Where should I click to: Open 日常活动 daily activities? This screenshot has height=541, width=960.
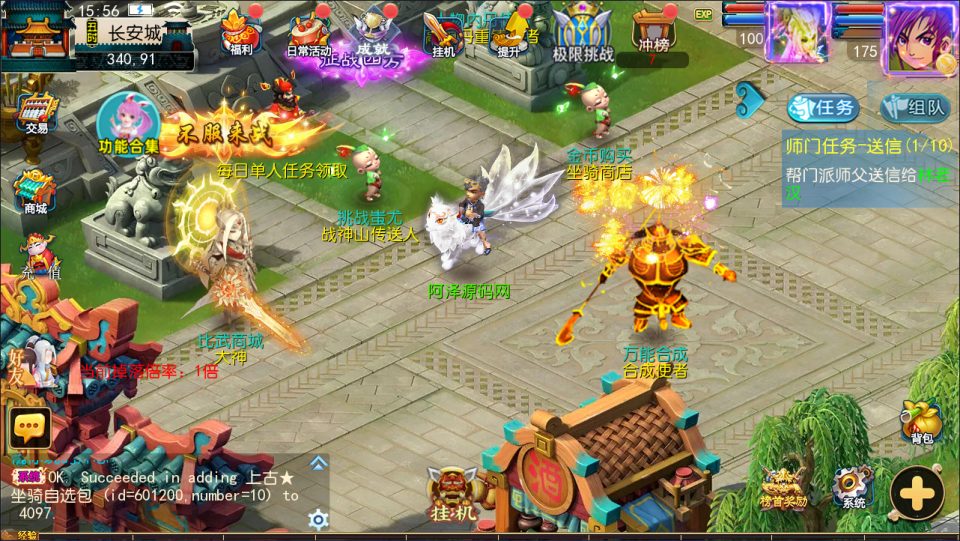click(x=309, y=32)
